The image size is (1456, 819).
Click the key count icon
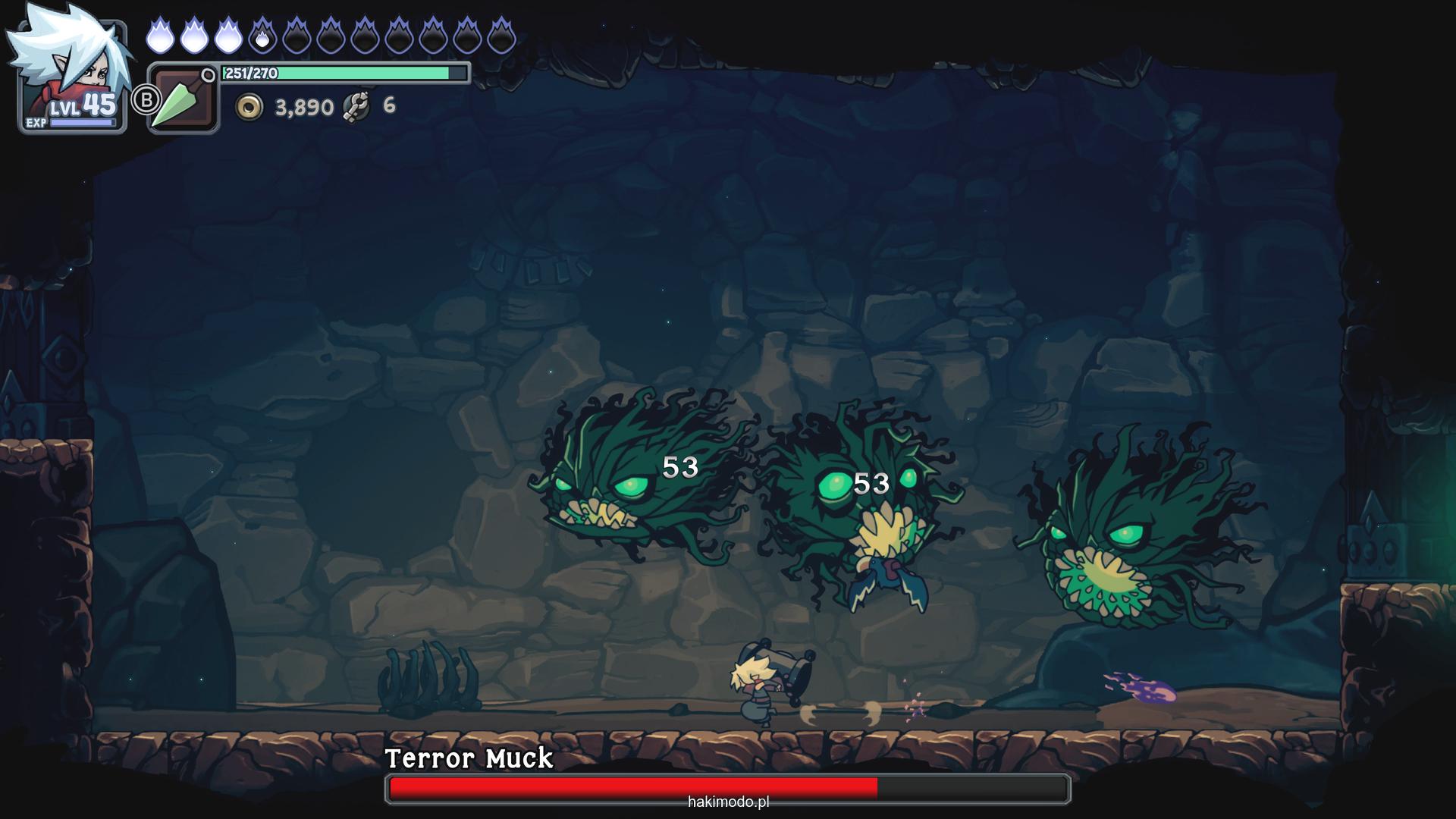click(x=356, y=106)
